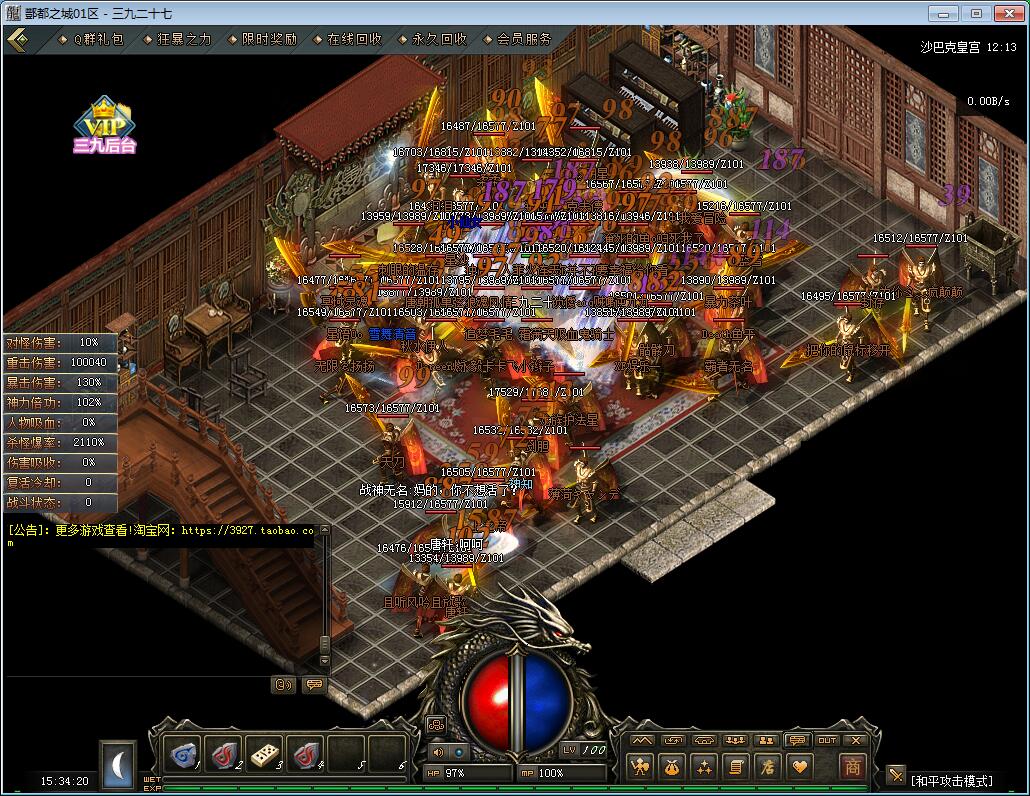
Task: Collapse the top menu with the arrow button
Action: tap(17, 39)
